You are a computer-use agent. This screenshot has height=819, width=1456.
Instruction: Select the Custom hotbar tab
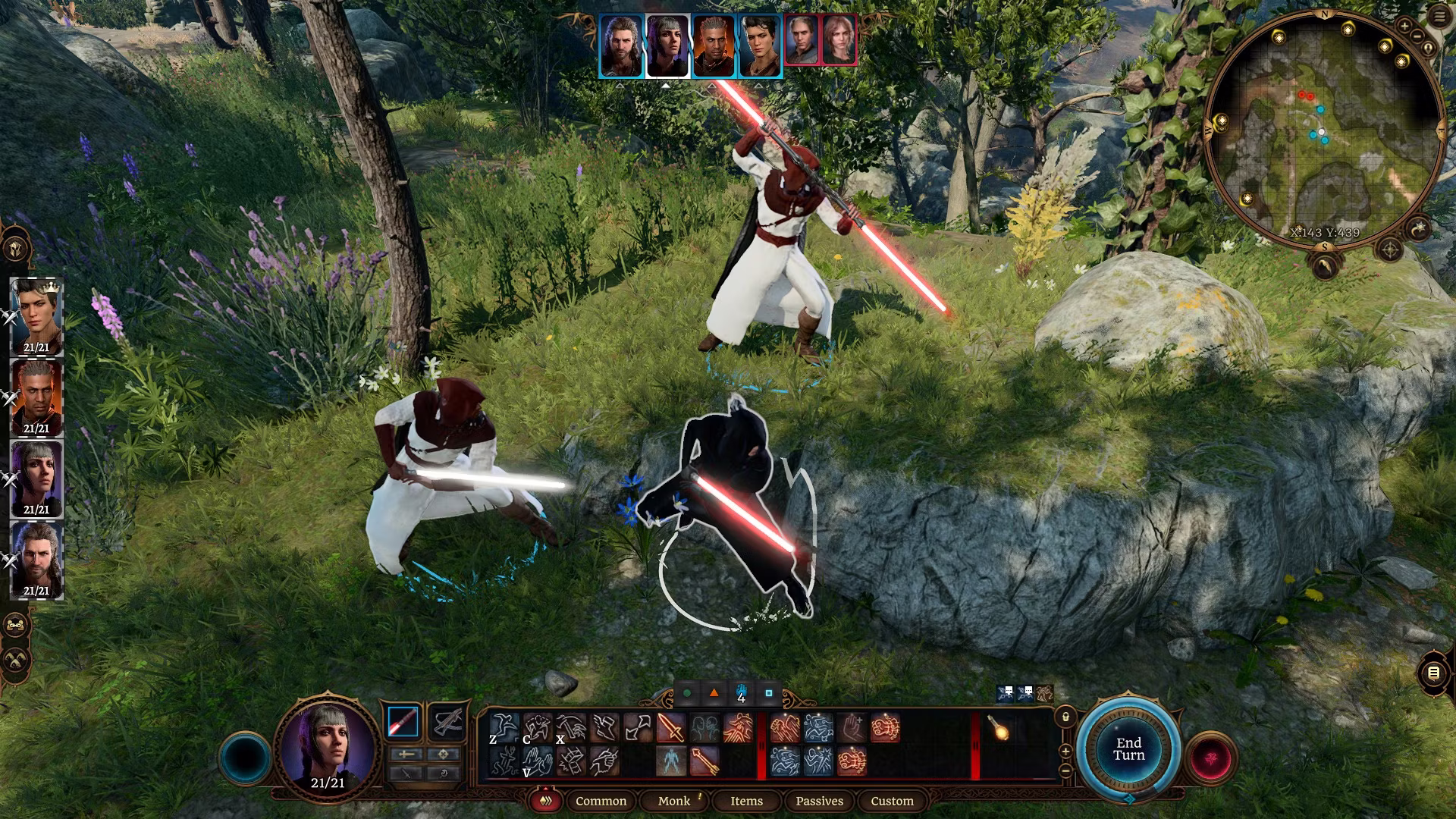(892, 801)
